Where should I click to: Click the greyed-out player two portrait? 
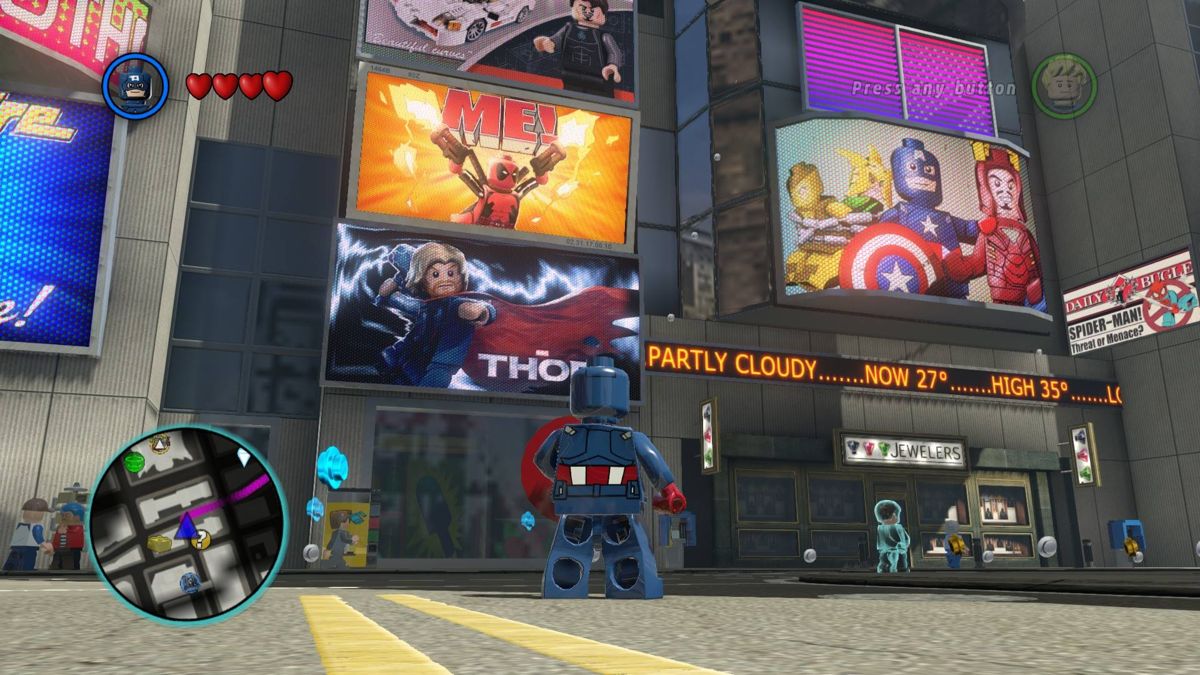pyautogui.click(x=1064, y=86)
